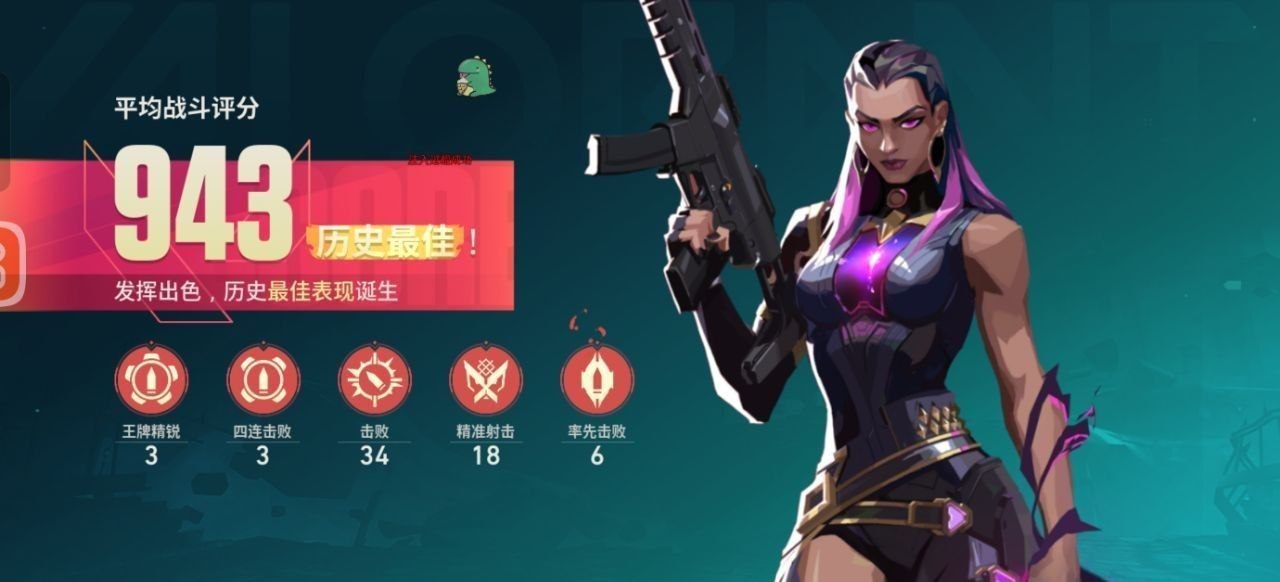Select the 王牌精锐 medal icon
The width and height of the screenshot is (1280, 582).
pos(152,380)
